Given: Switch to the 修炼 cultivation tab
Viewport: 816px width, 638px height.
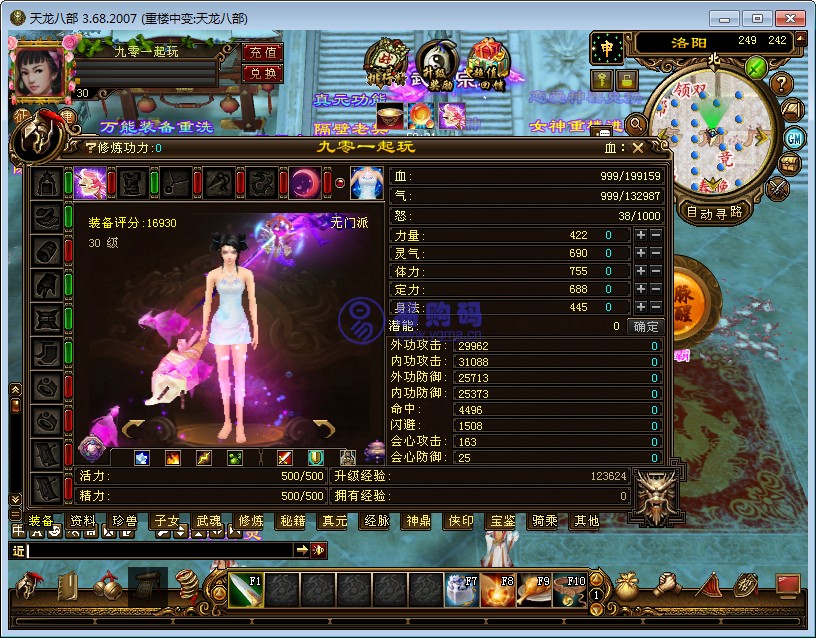Looking at the screenshot, I should pyautogui.click(x=251, y=521).
